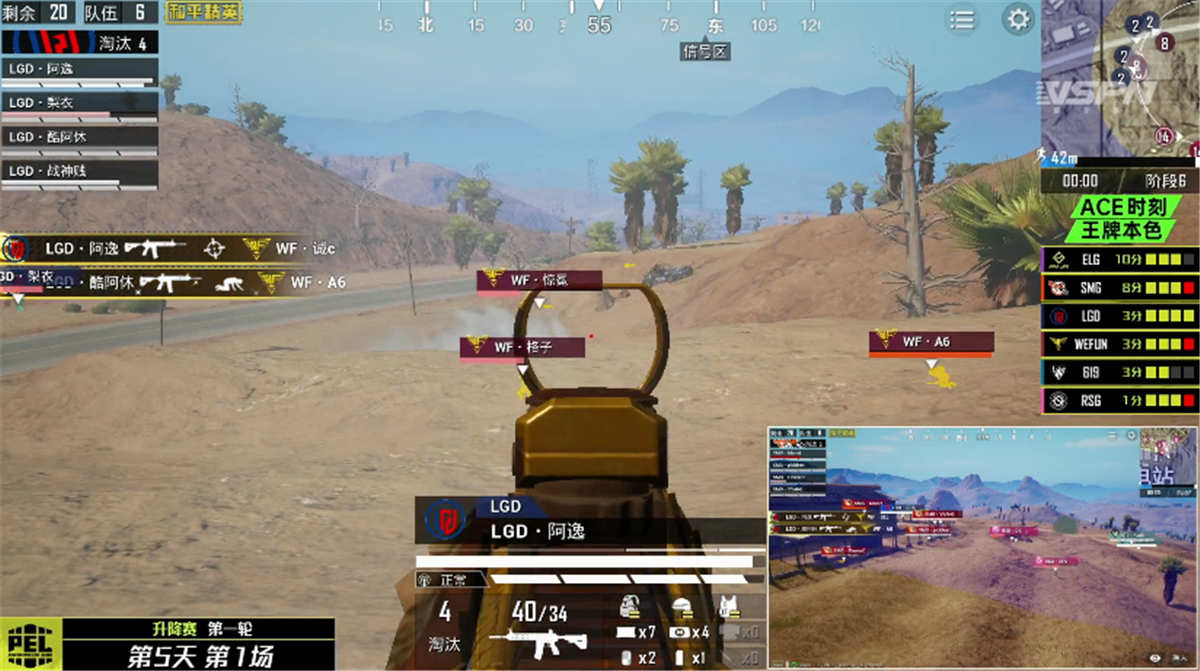Click the armor vest equipment icon
The width and height of the screenshot is (1200, 671).
(x=729, y=606)
